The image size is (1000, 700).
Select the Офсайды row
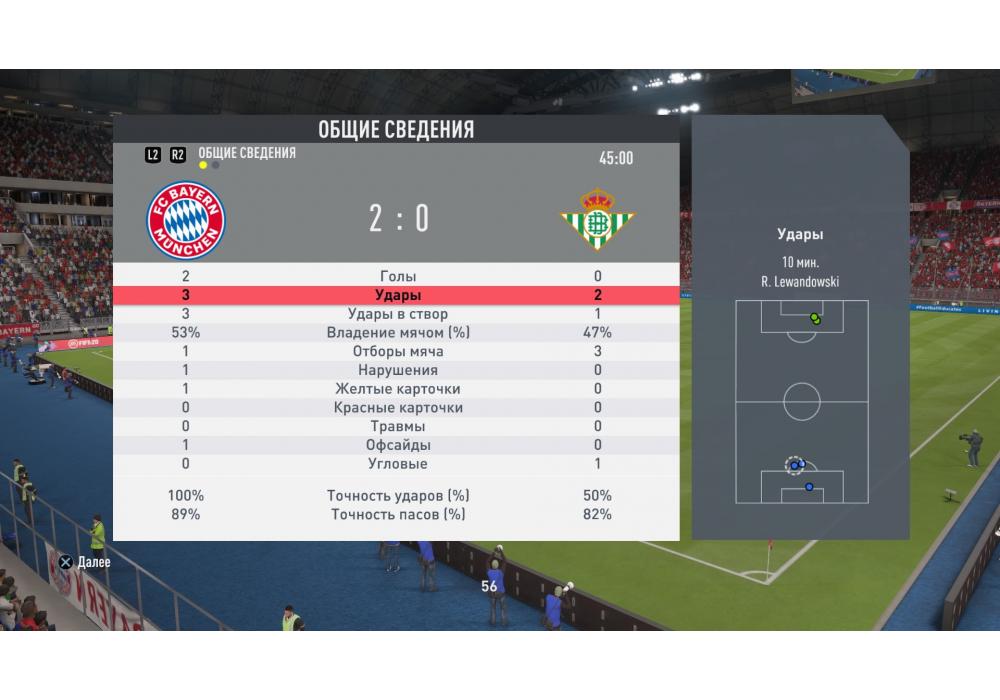click(x=398, y=445)
